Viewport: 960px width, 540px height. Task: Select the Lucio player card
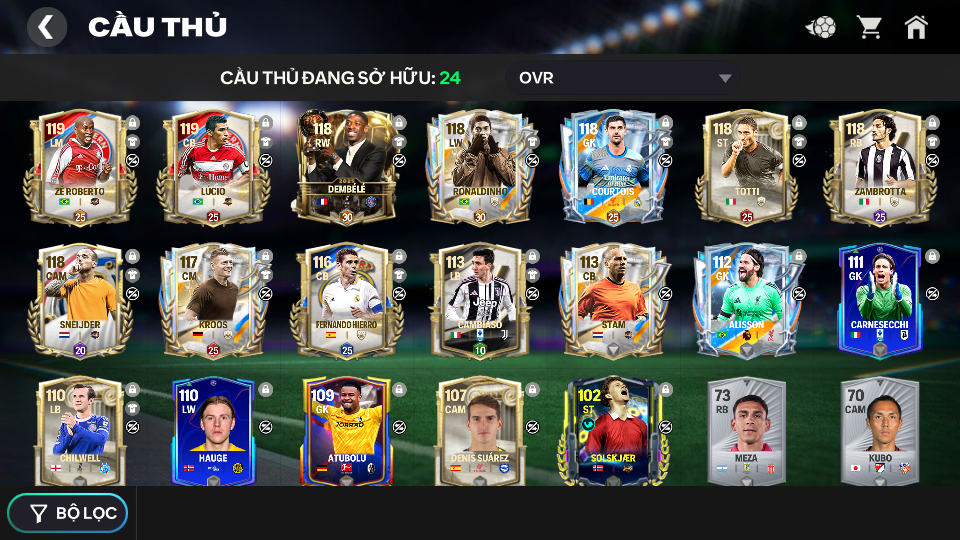pyautogui.click(x=212, y=167)
